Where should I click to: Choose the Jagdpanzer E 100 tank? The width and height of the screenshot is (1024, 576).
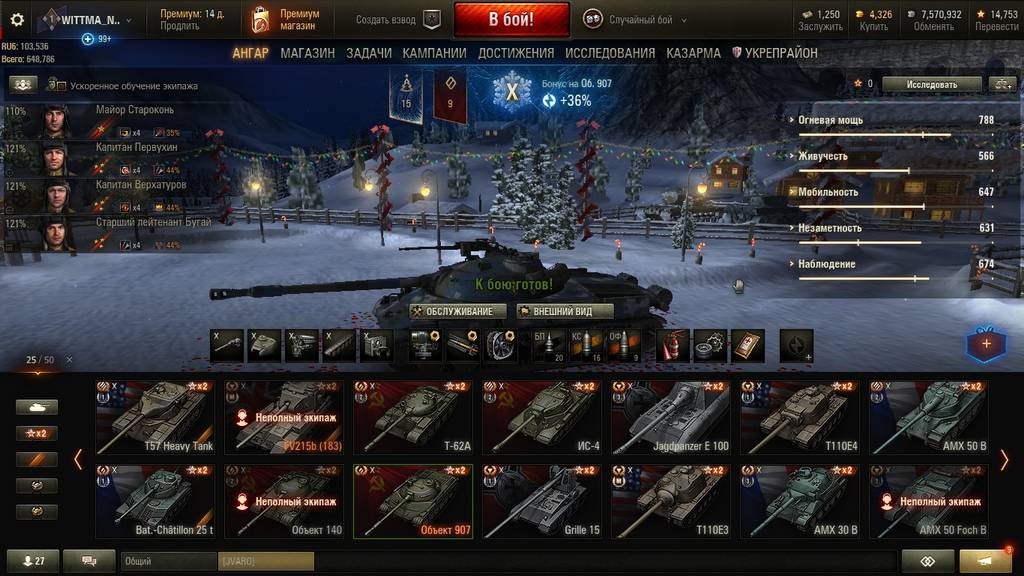click(671, 417)
